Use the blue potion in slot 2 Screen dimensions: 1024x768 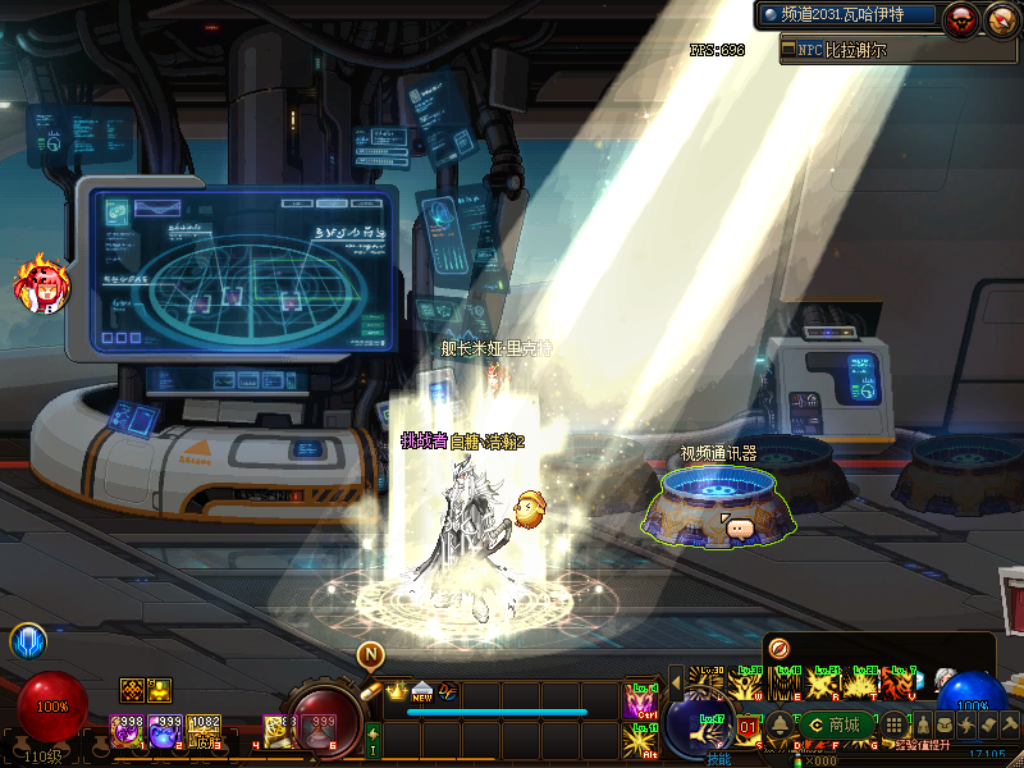tap(164, 731)
